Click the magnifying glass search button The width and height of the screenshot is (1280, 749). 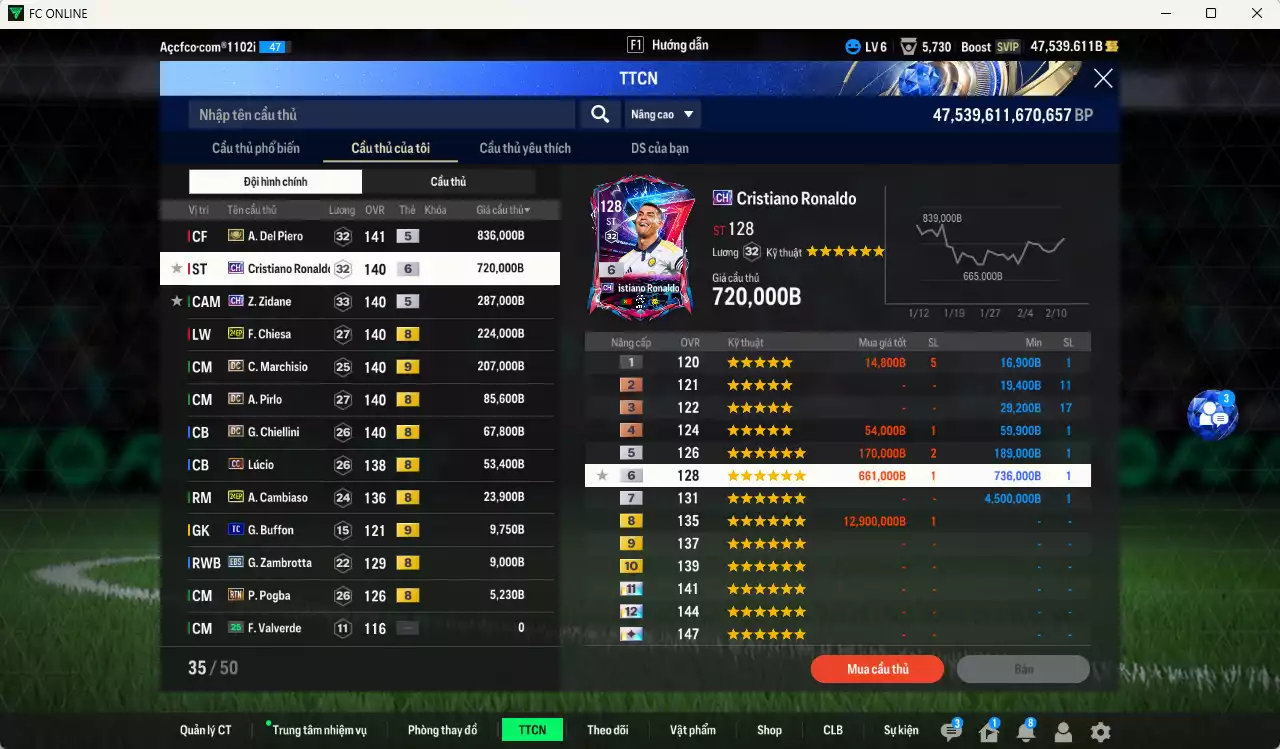(x=600, y=115)
